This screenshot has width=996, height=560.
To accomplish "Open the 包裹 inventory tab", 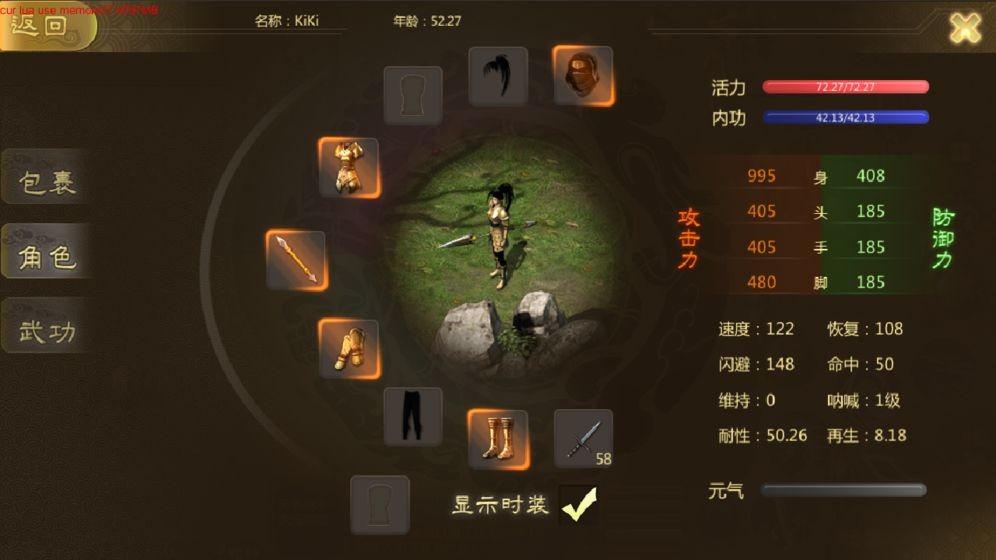I will pos(47,183).
